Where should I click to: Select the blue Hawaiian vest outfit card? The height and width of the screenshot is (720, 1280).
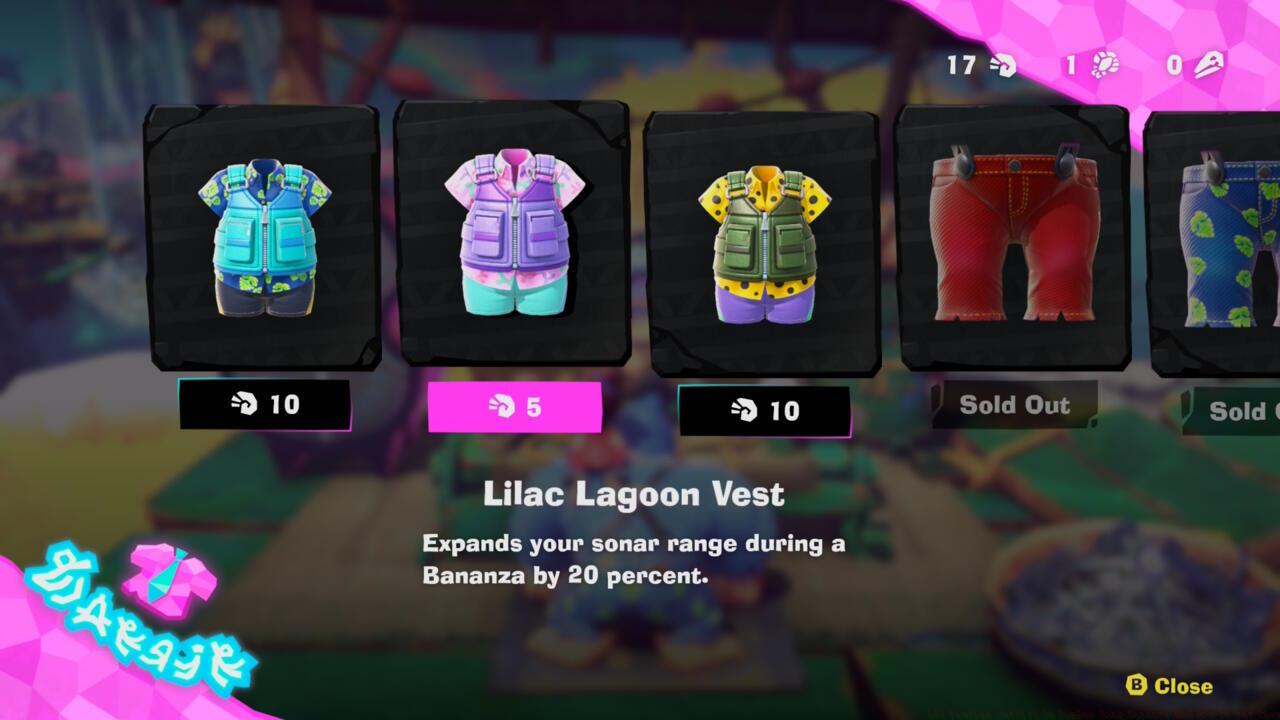pos(262,240)
